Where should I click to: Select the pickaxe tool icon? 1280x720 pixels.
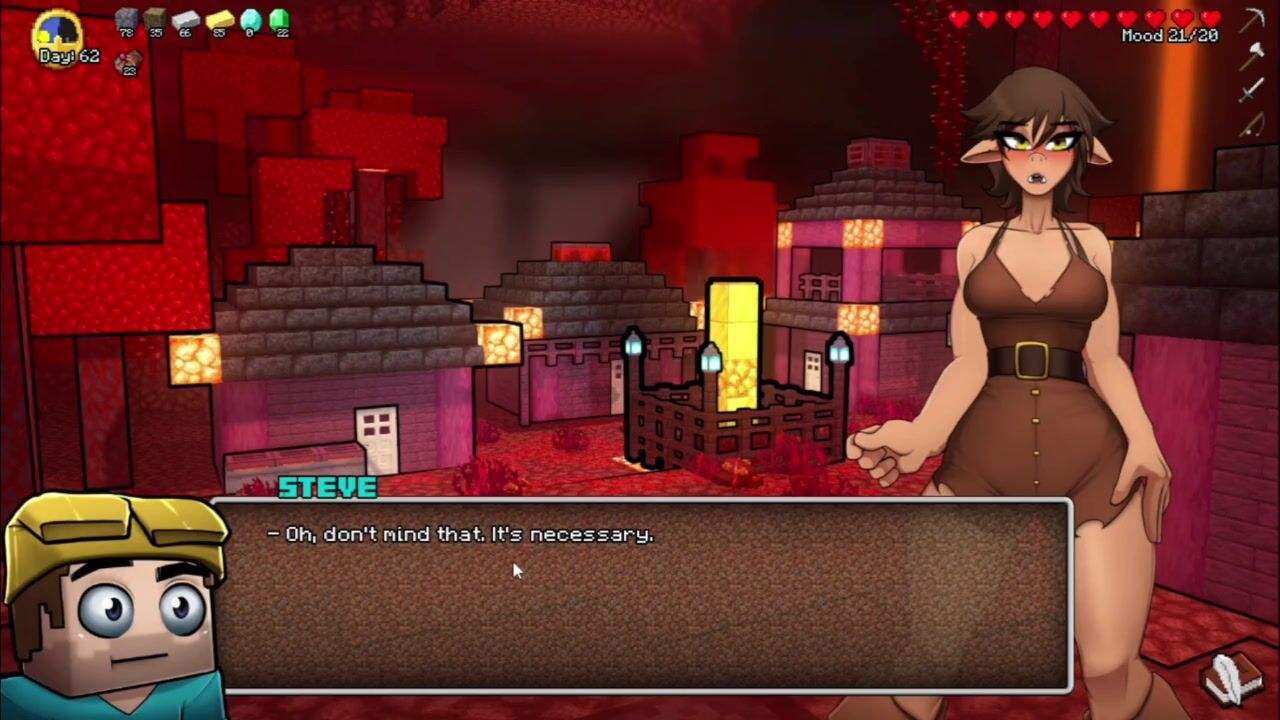point(1253,20)
